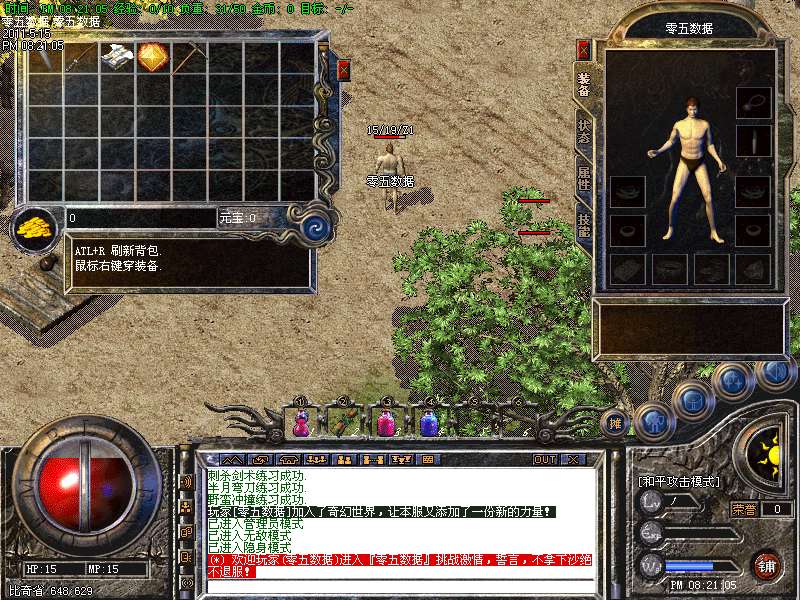Image resolution: width=800 pixels, height=600 pixels.
Task: Open the 摊 (stall) round button
Action: (617, 423)
